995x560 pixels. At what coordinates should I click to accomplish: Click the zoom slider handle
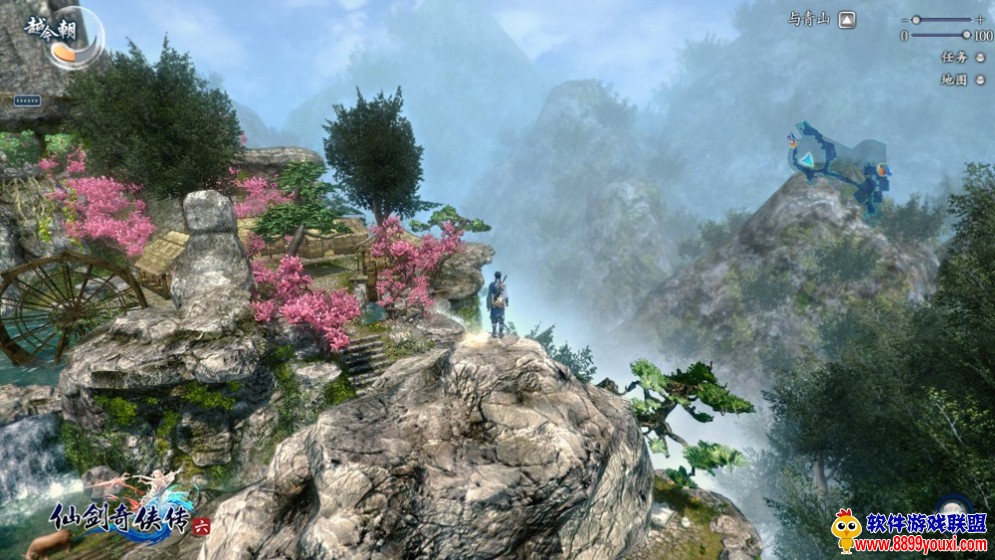click(x=916, y=19)
